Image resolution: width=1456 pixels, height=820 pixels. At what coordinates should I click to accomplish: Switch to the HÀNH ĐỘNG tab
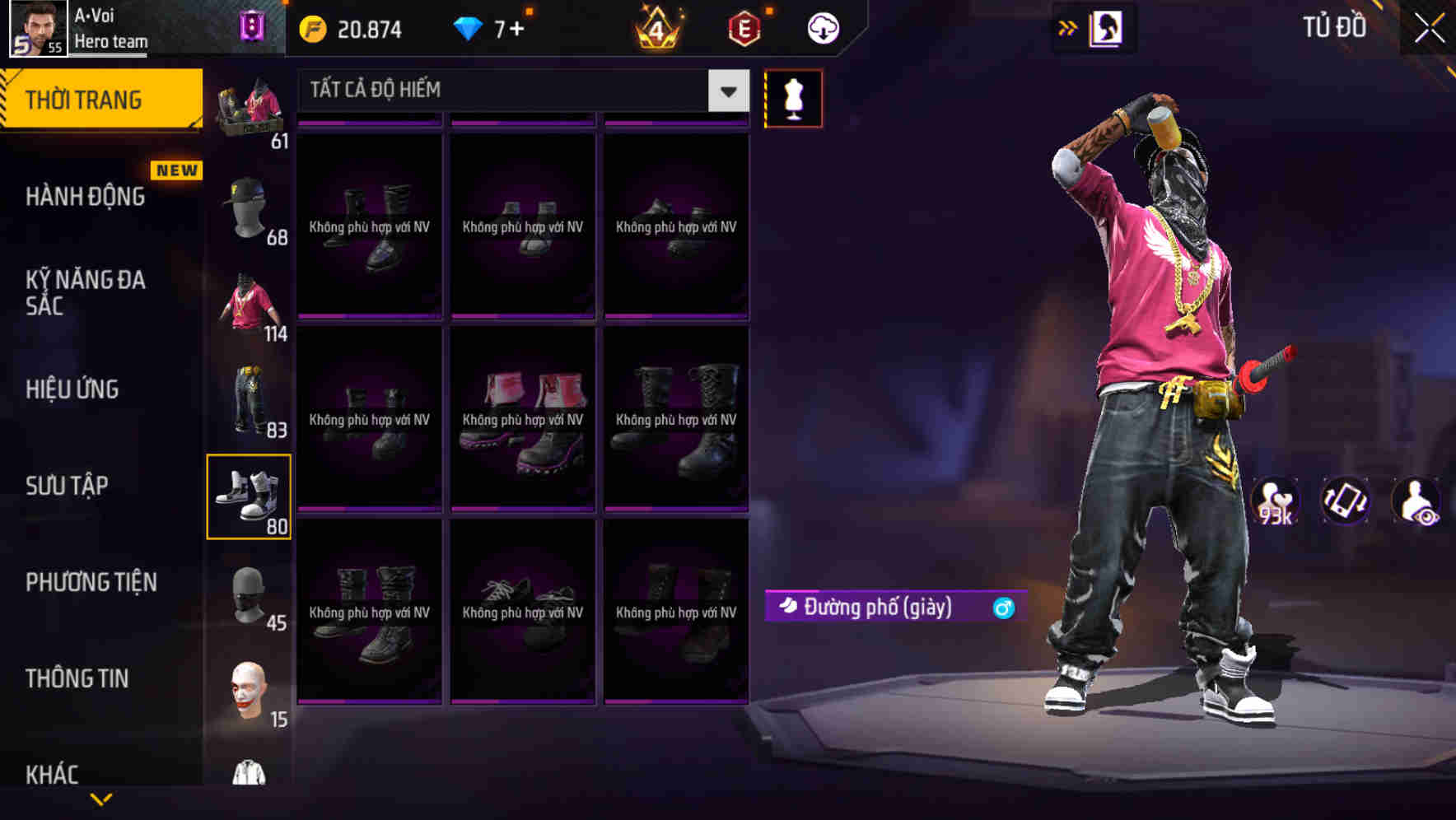85,198
